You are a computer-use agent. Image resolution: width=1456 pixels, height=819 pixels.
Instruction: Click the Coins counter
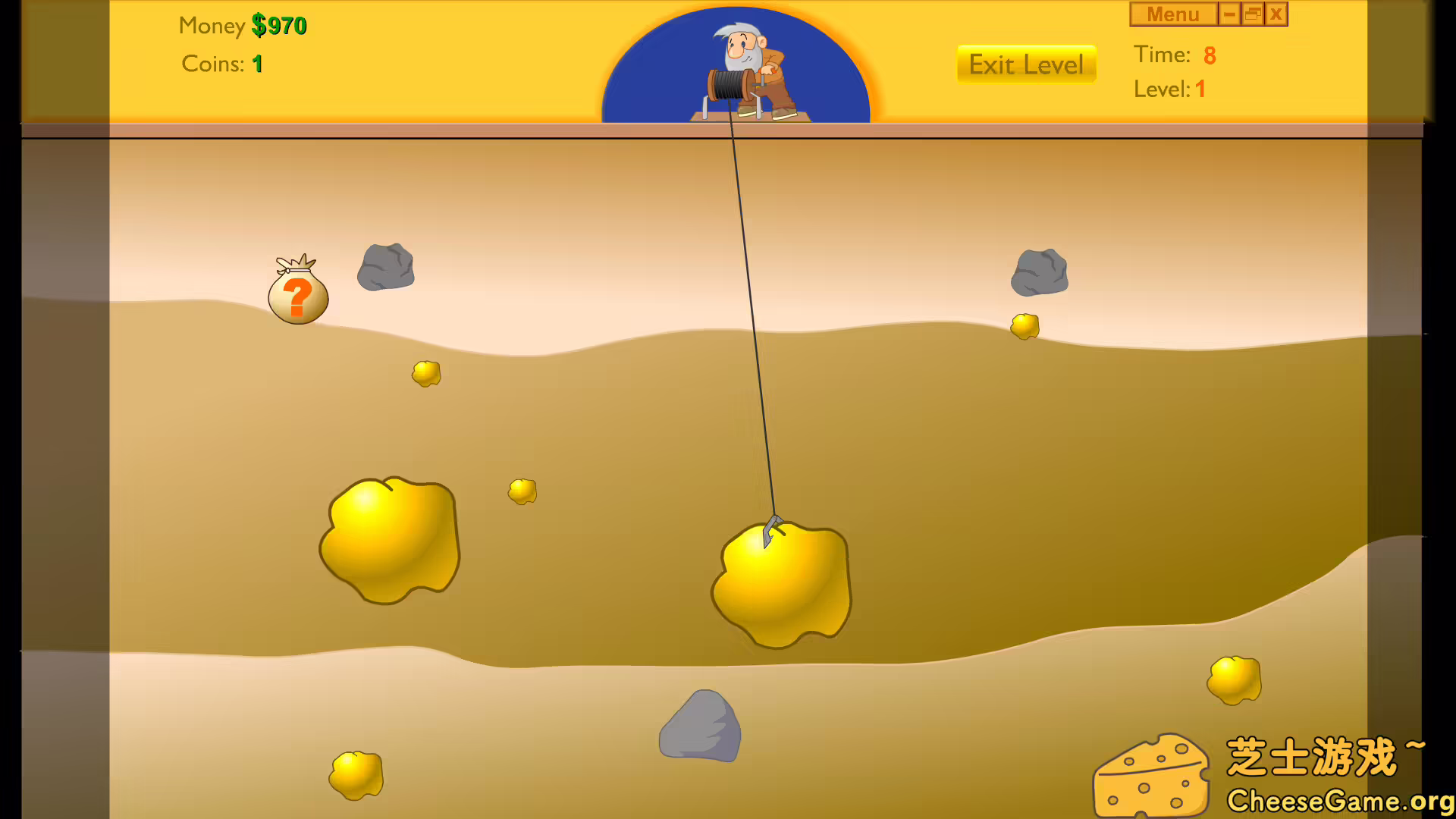pos(221,64)
